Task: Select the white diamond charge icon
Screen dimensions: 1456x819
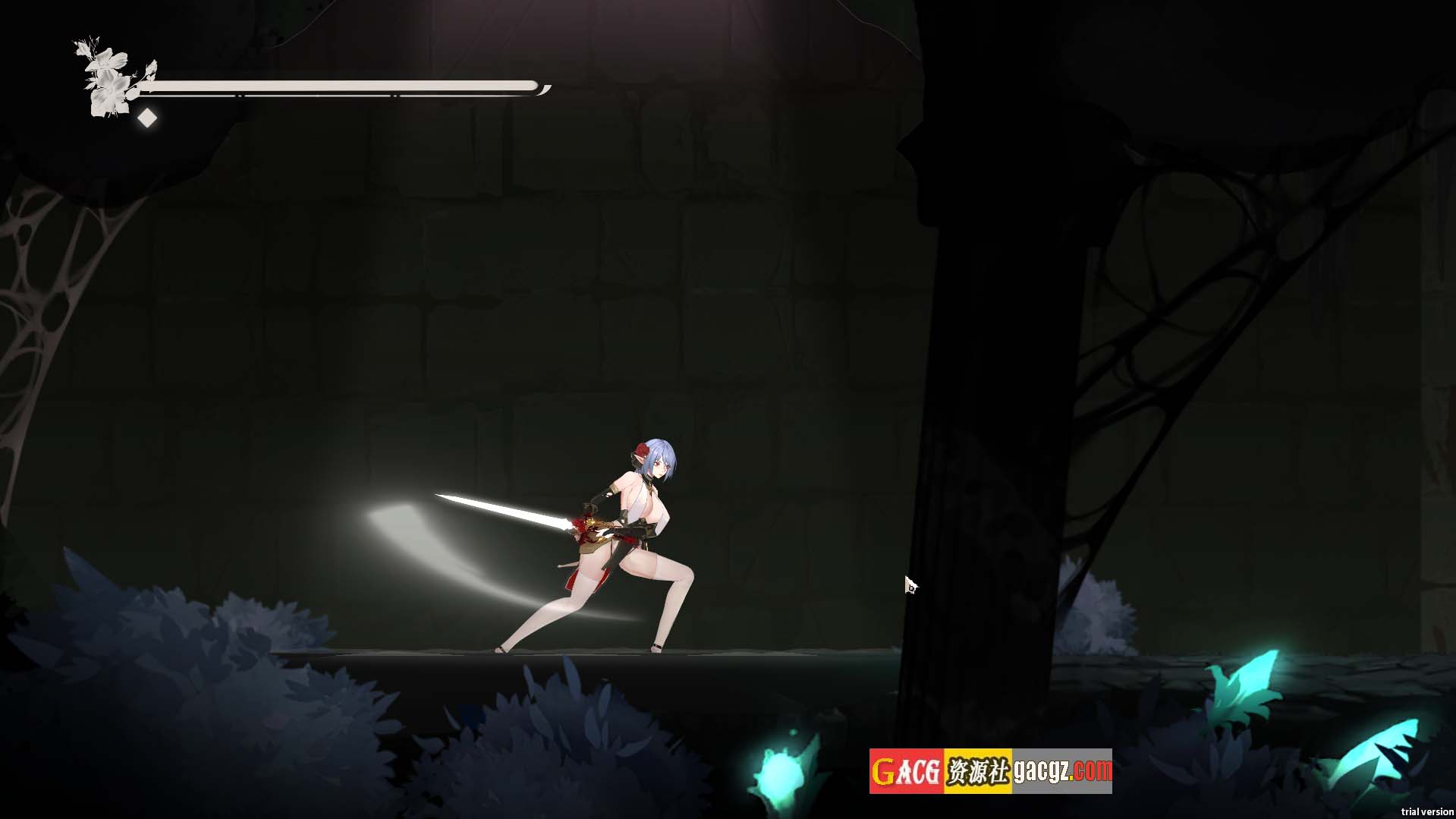Action: pyautogui.click(x=147, y=118)
